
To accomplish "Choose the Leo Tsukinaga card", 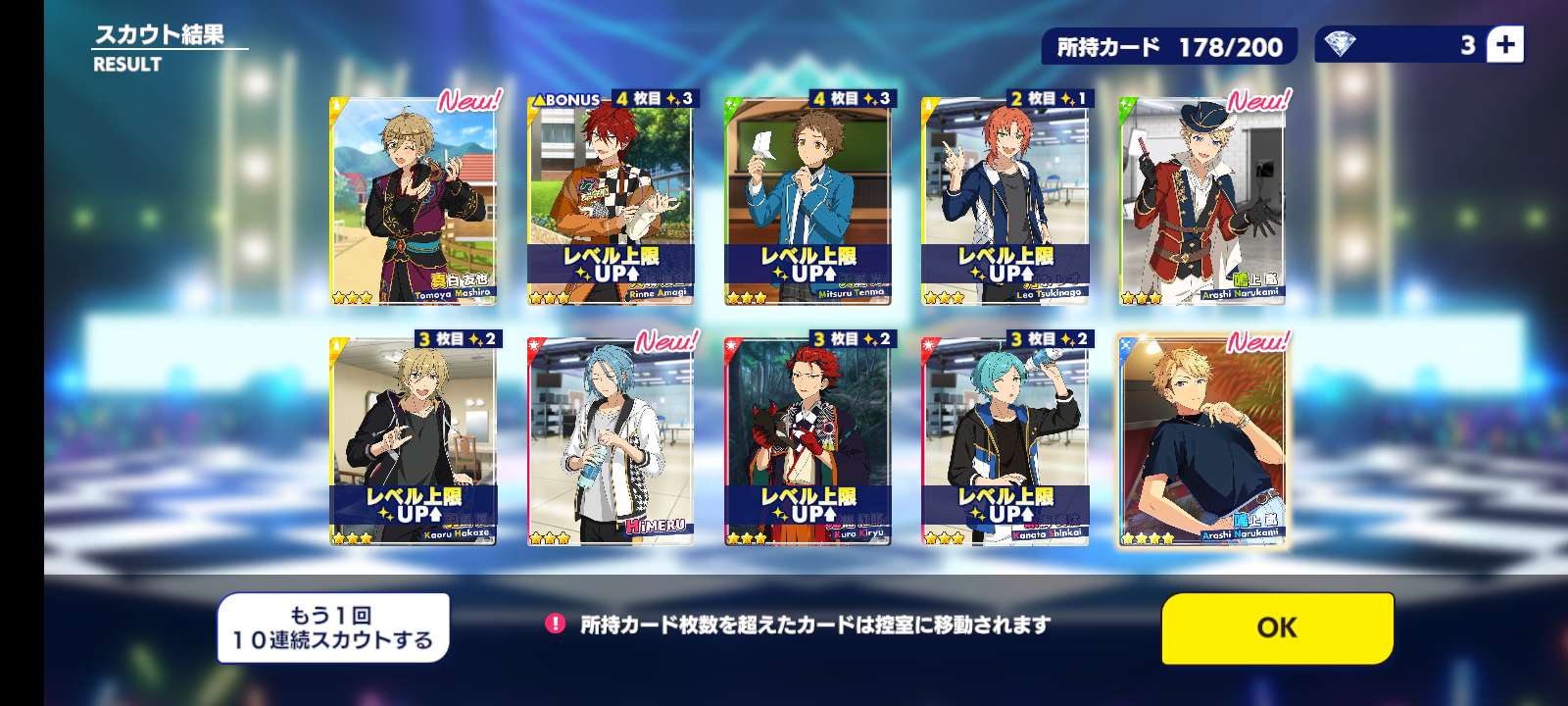I will coord(1004,202).
